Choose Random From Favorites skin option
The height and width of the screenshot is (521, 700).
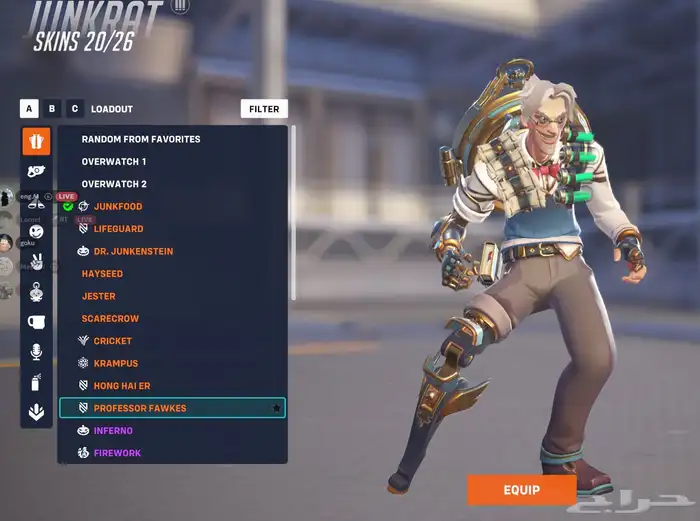tap(141, 139)
